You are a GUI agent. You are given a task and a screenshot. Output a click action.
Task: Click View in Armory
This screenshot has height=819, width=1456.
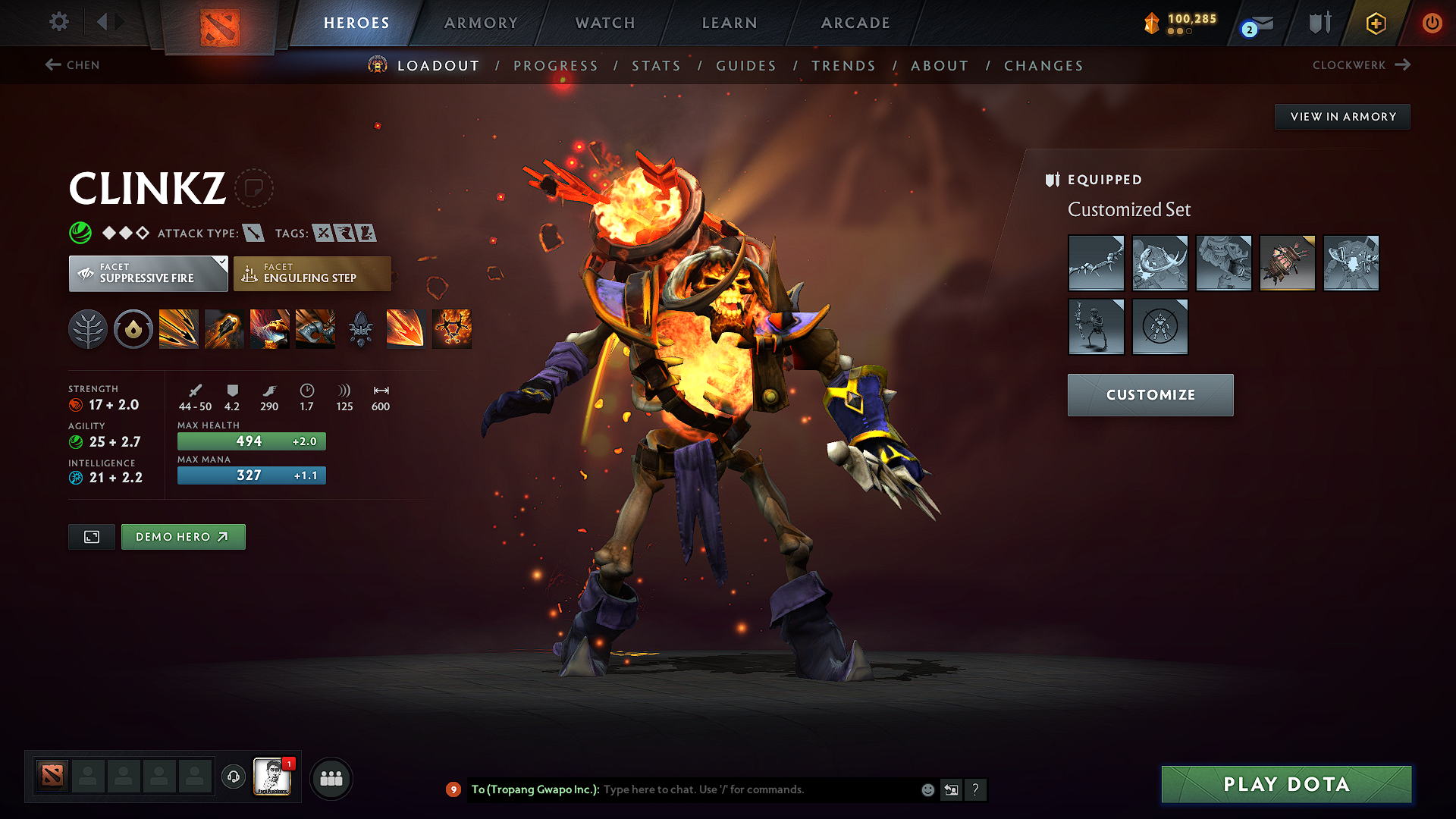coord(1342,116)
